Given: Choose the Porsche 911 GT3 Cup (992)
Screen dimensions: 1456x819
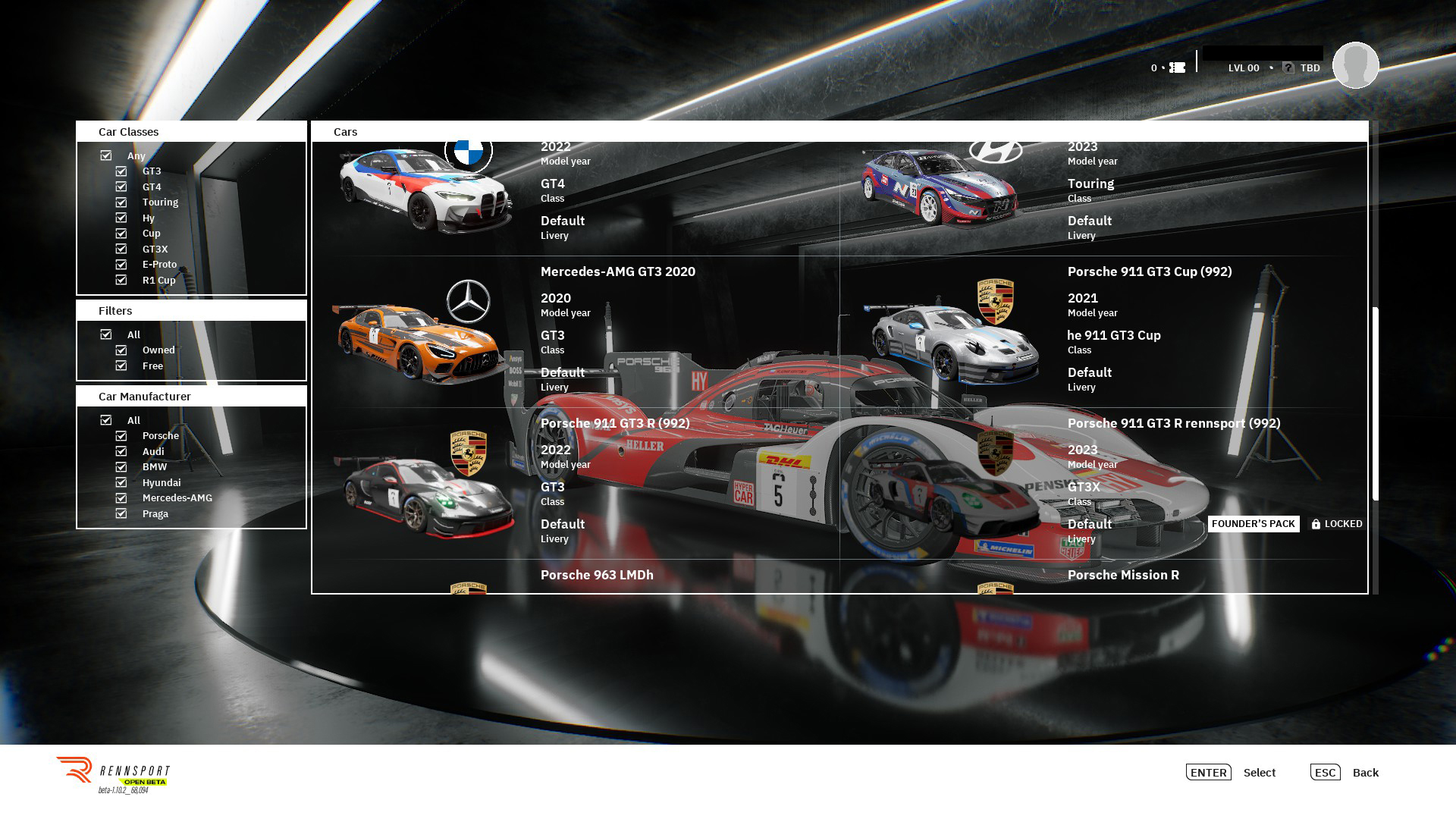Looking at the screenshot, I should [1103, 331].
